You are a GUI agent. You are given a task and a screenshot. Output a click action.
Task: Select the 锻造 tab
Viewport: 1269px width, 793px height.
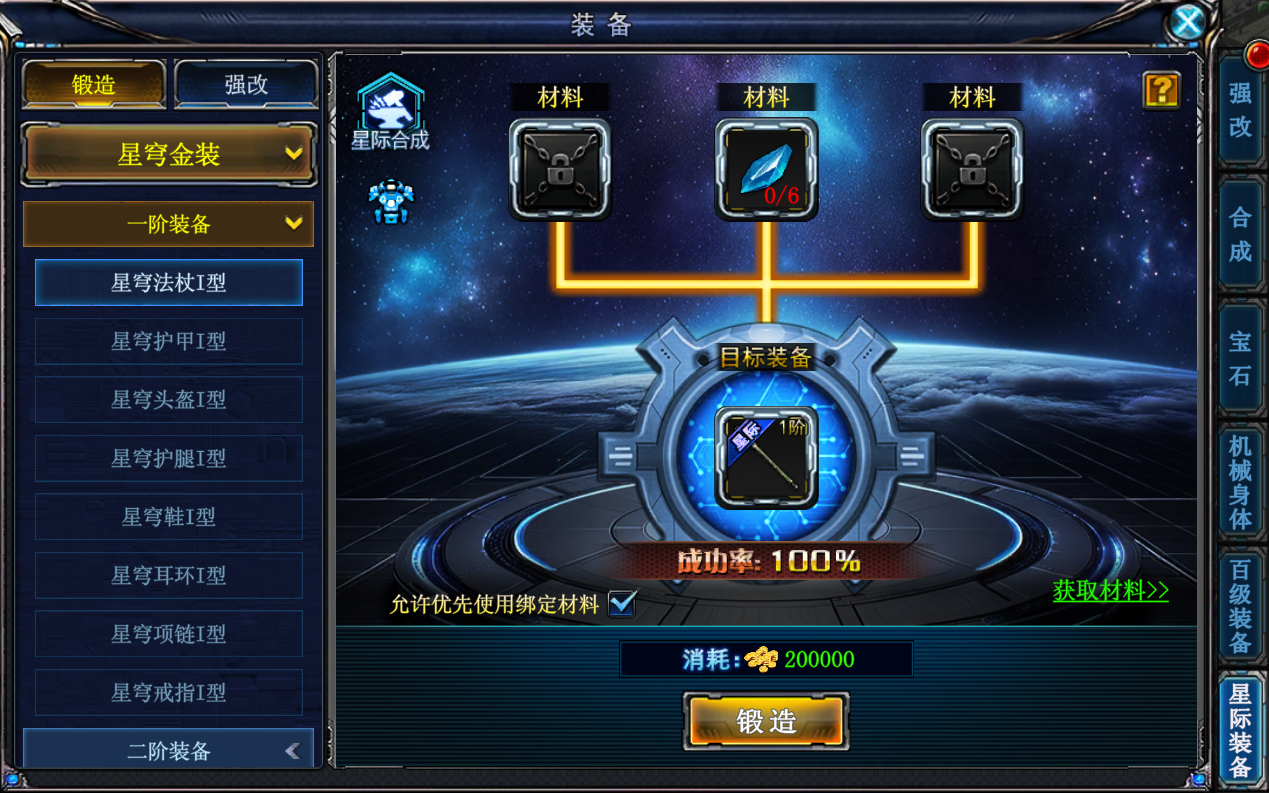pyautogui.click(x=94, y=85)
